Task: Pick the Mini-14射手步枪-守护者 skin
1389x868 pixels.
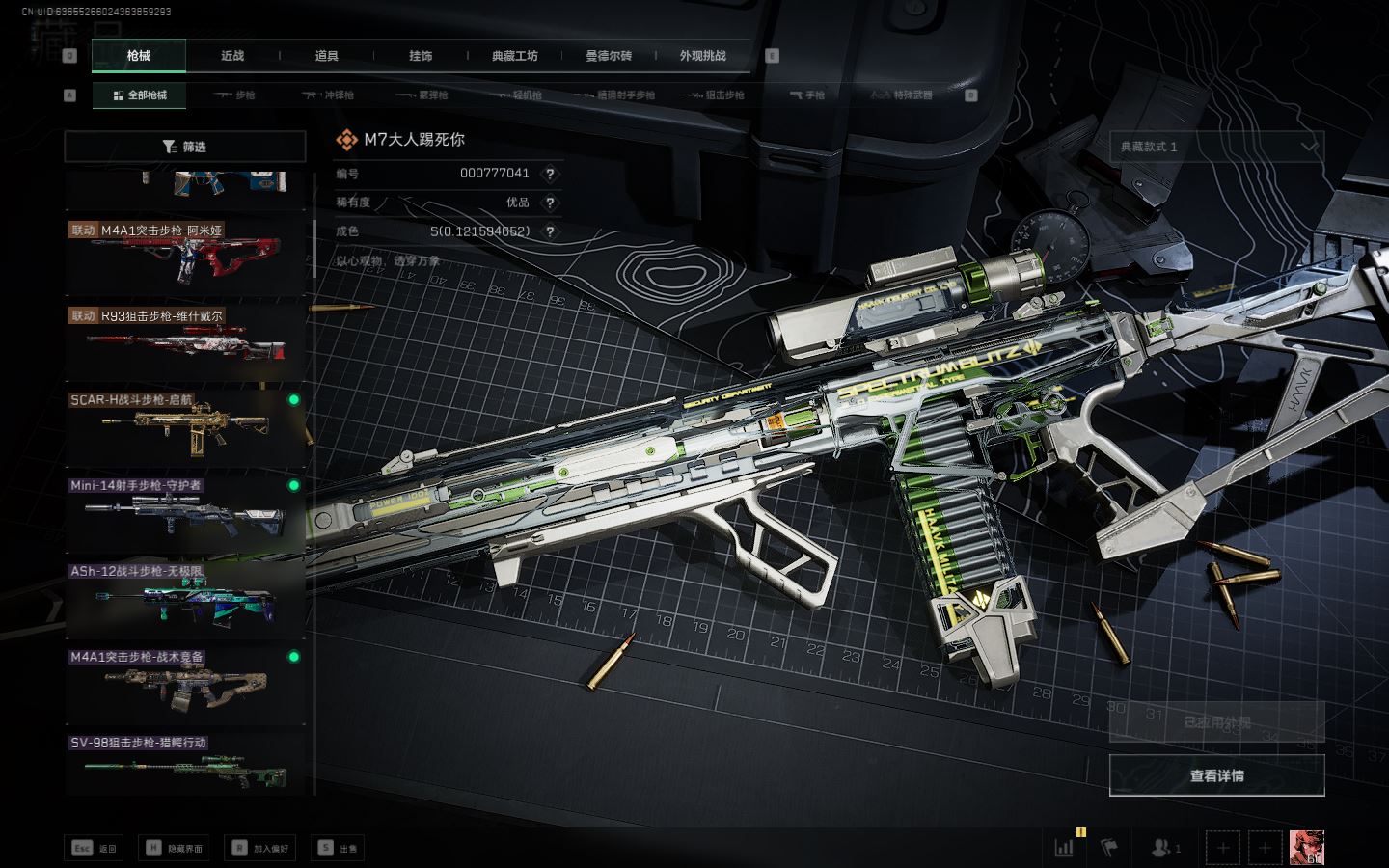Action: pyautogui.click(x=185, y=511)
